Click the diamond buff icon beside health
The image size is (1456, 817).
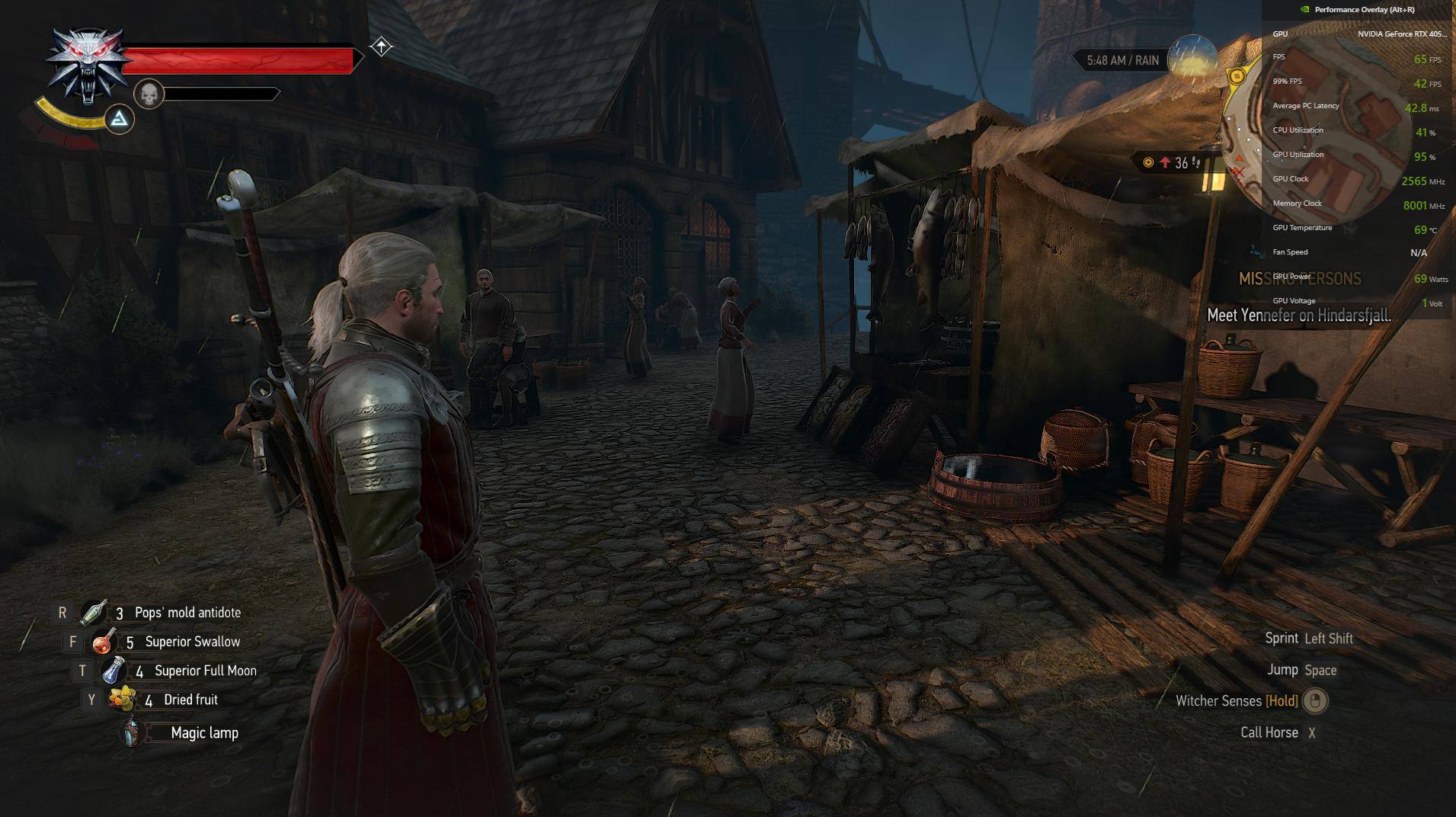point(381,47)
